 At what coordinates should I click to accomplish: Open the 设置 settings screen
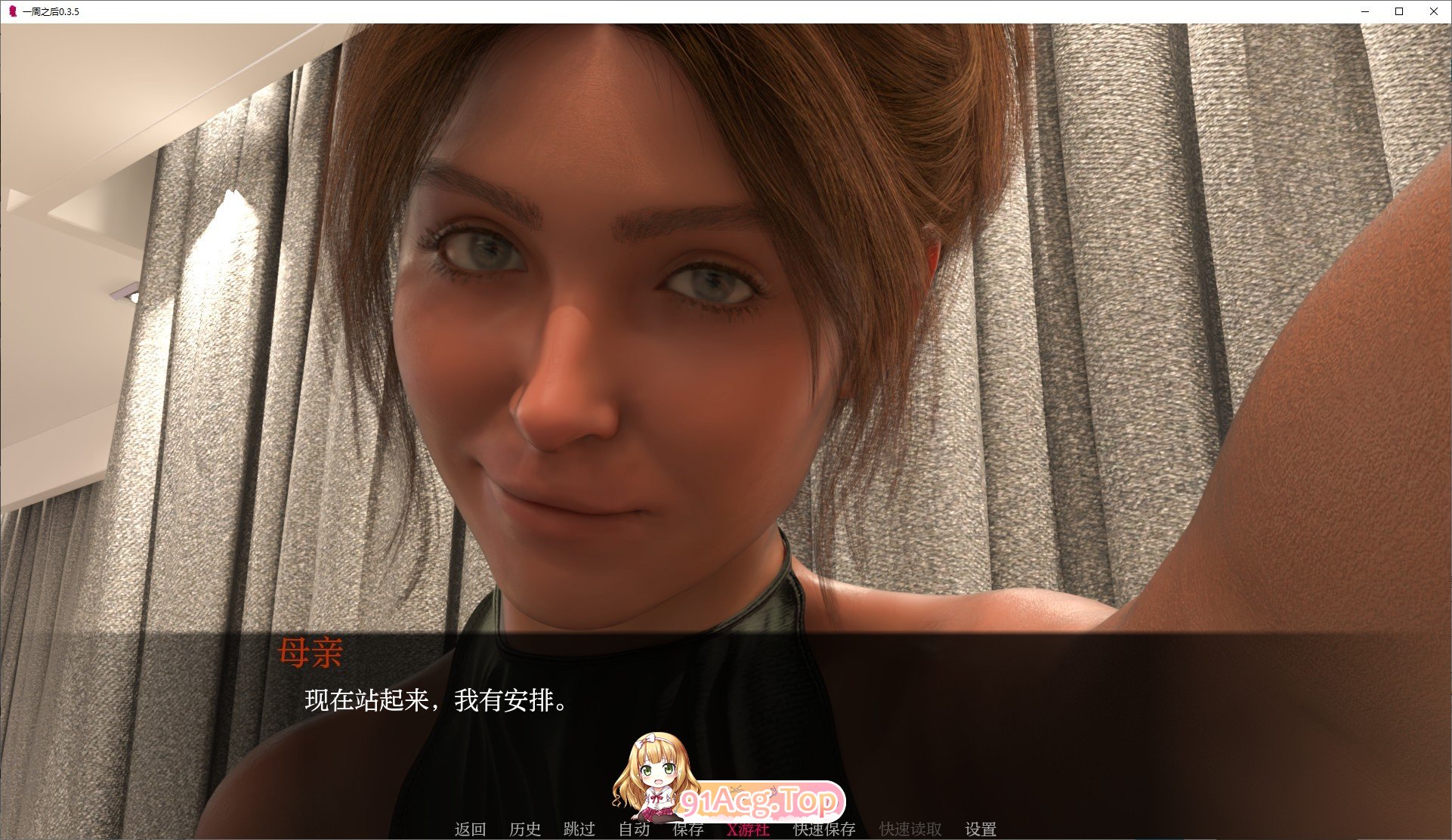coord(980,829)
